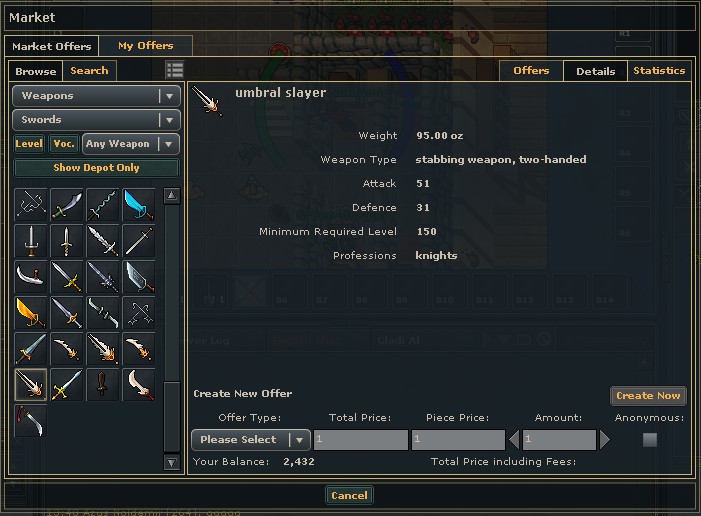Enable Show Depot Only
701x516 pixels.
point(96,168)
